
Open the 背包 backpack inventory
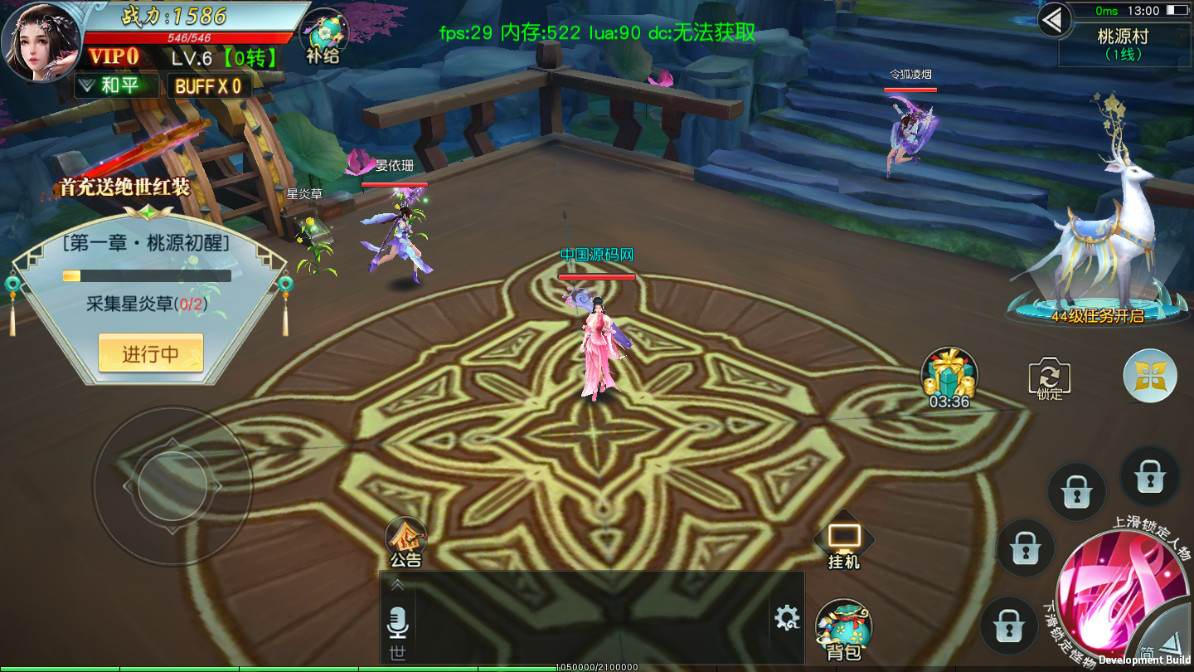(x=843, y=630)
